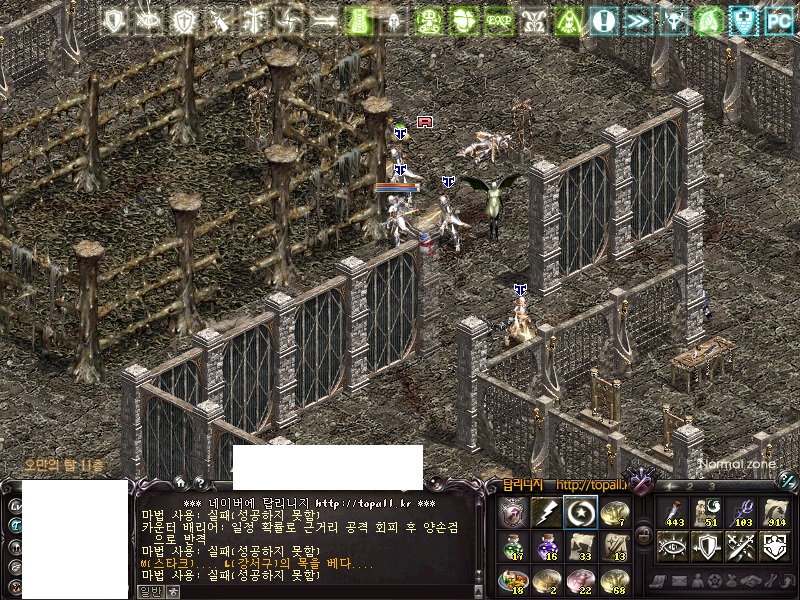The height and width of the screenshot is (600, 800).
Task: Use the food plate item with 18
Action: (512, 579)
